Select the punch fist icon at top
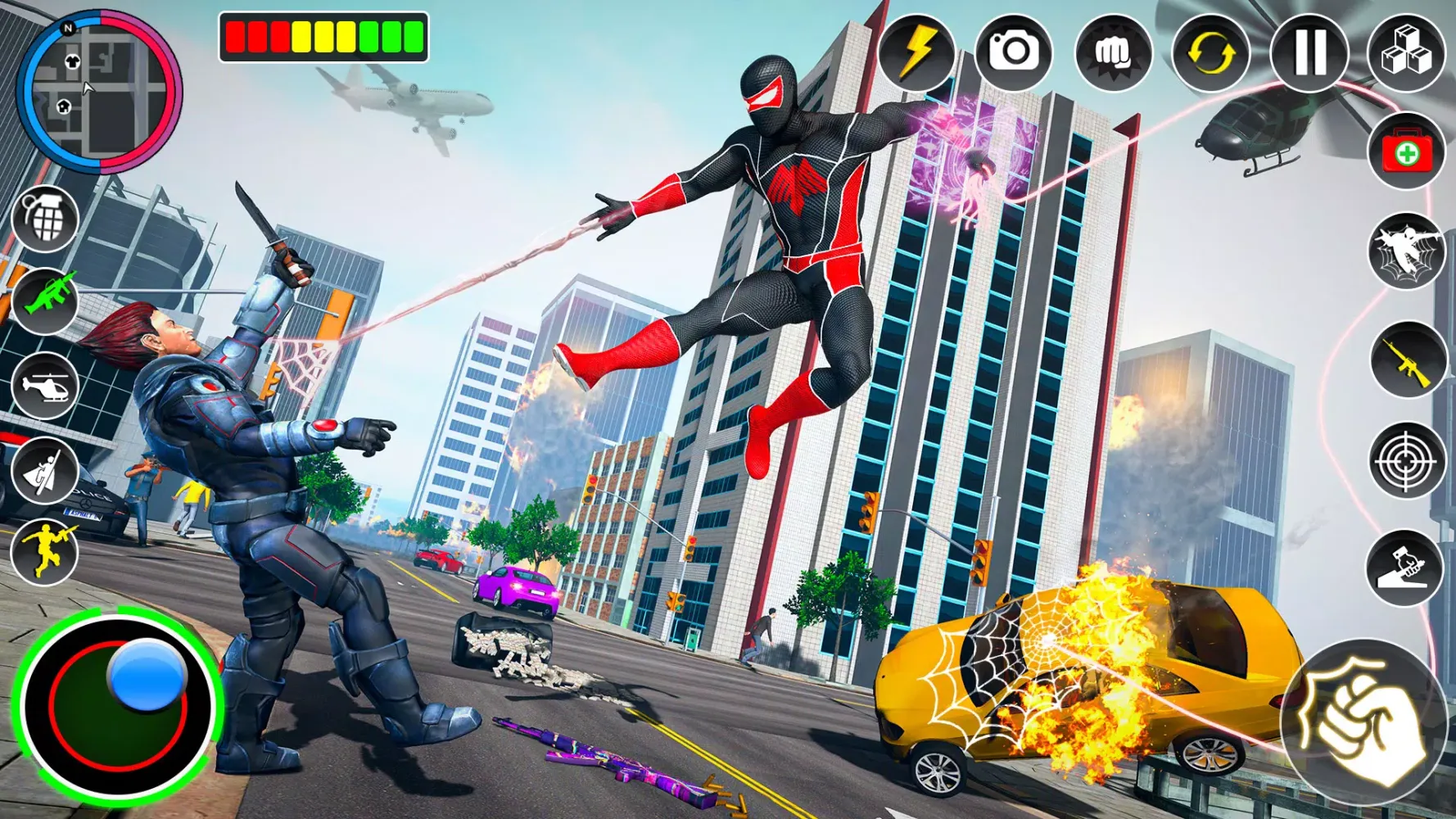 (x=1112, y=54)
